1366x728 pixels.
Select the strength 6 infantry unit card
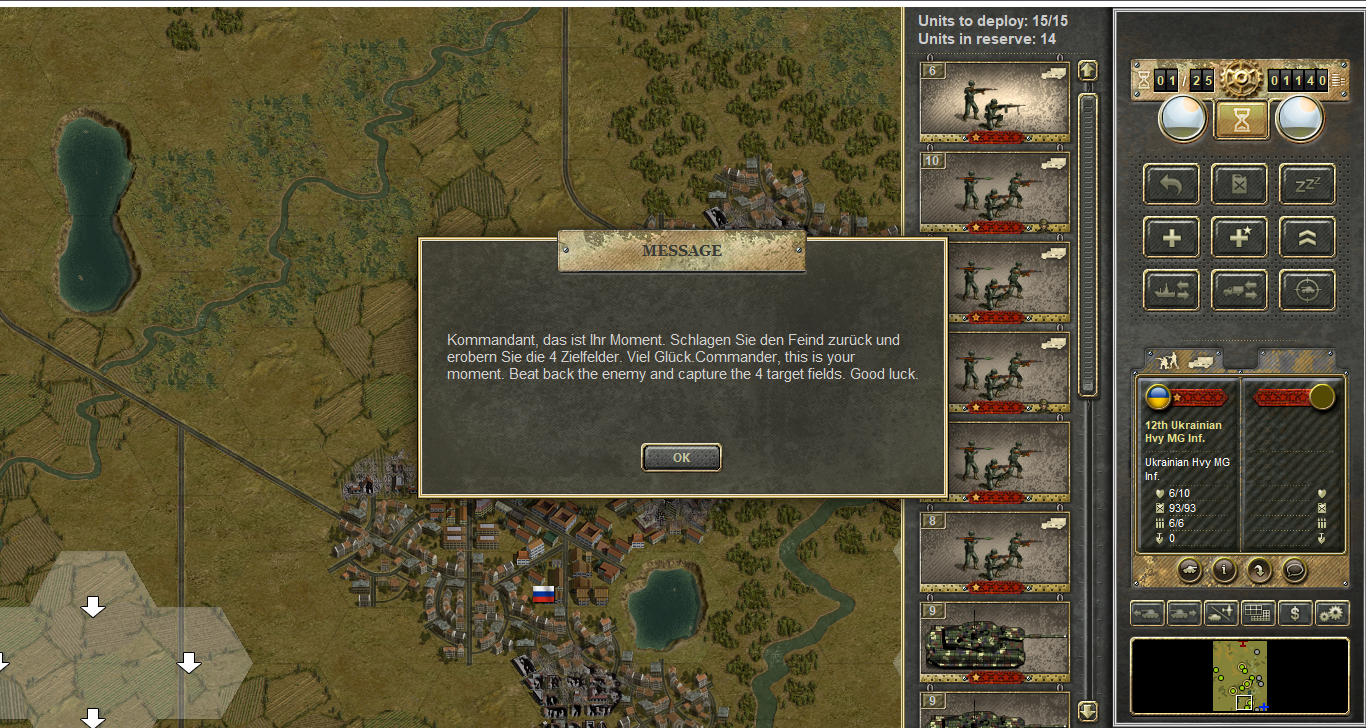click(994, 102)
